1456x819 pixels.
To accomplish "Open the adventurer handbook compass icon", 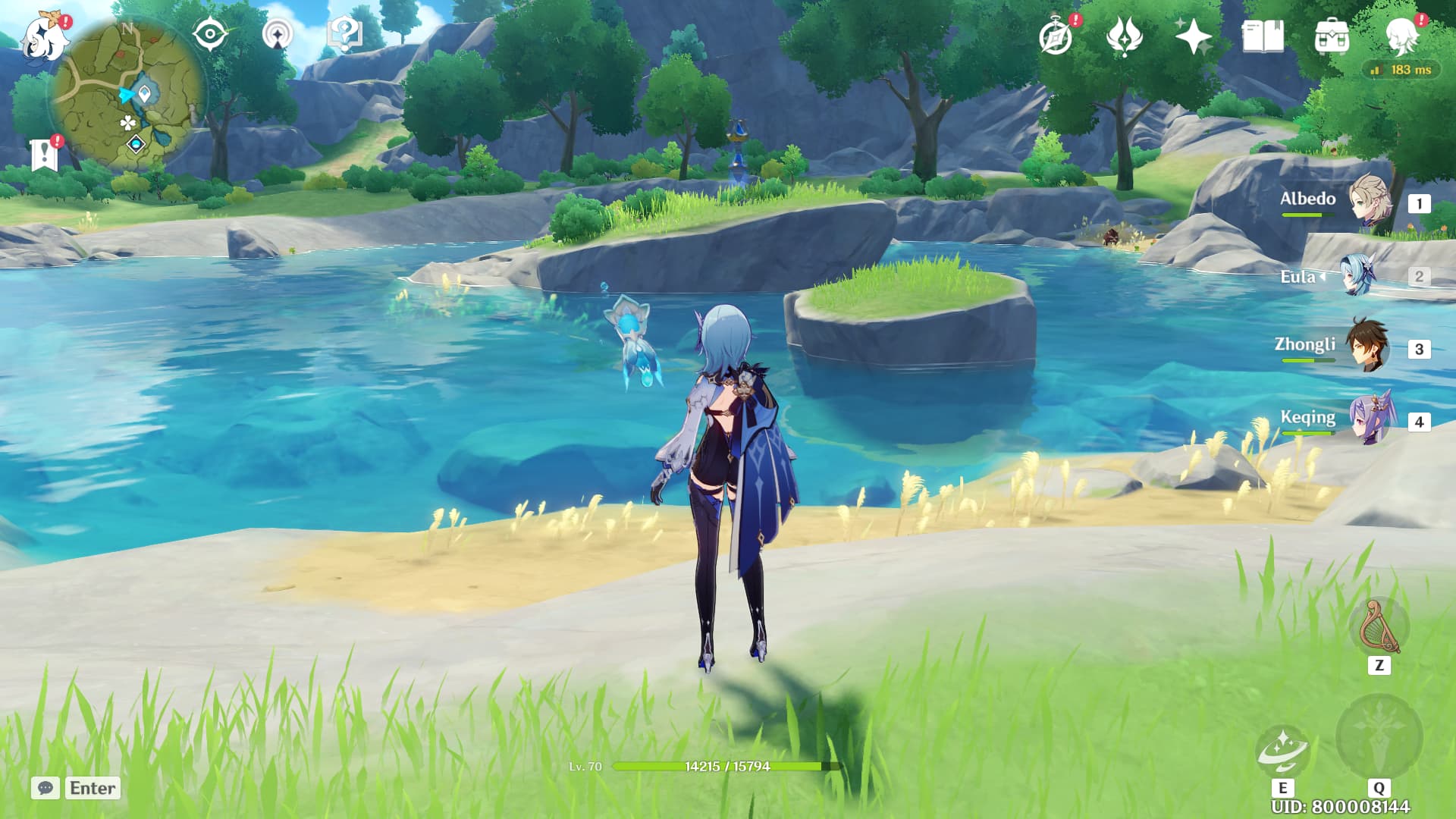I will (x=1056, y=36).
